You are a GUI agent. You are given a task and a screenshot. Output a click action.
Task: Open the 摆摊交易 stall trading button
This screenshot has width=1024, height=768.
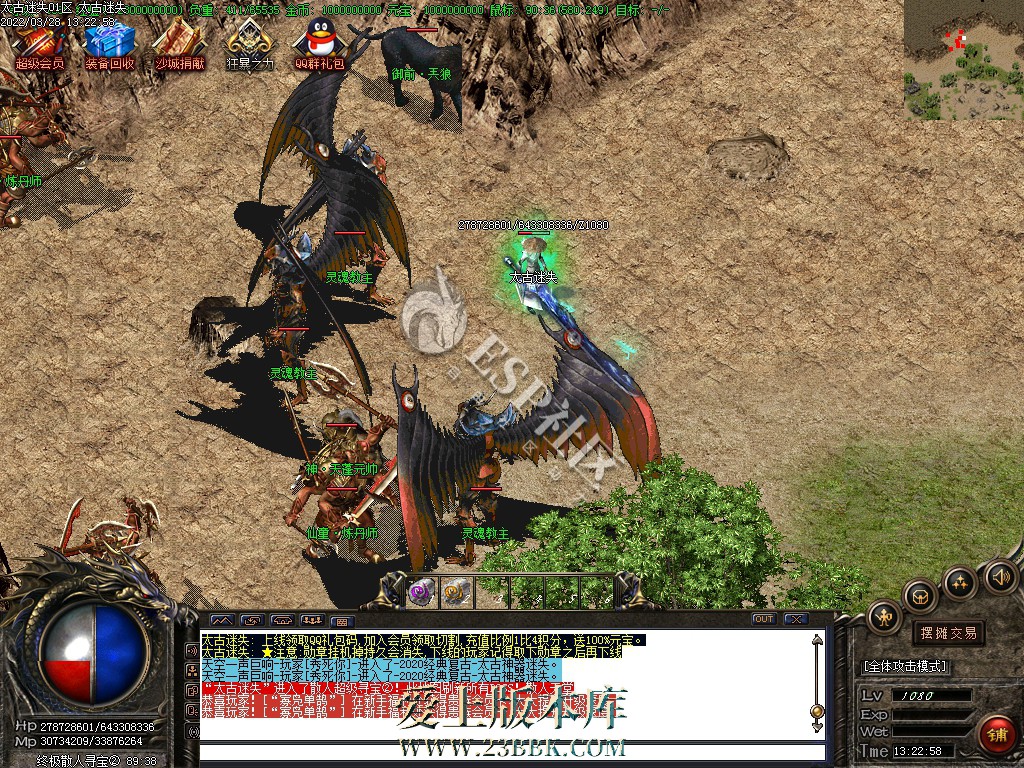click(947, 633)
